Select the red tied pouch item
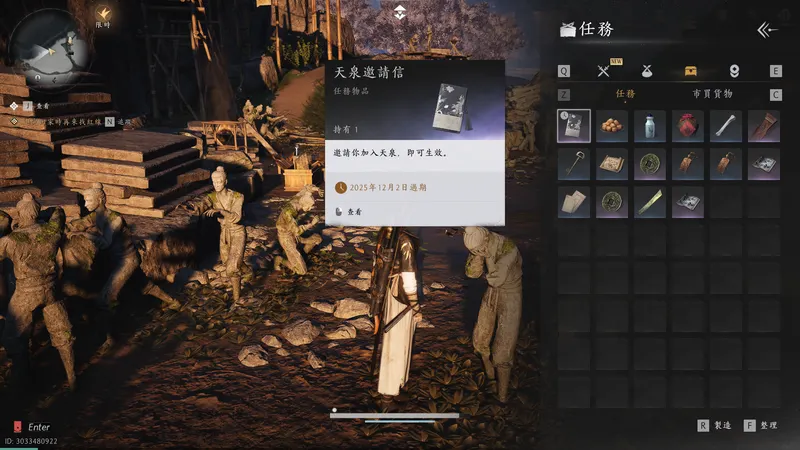The image size is (800, 450). 687,126
